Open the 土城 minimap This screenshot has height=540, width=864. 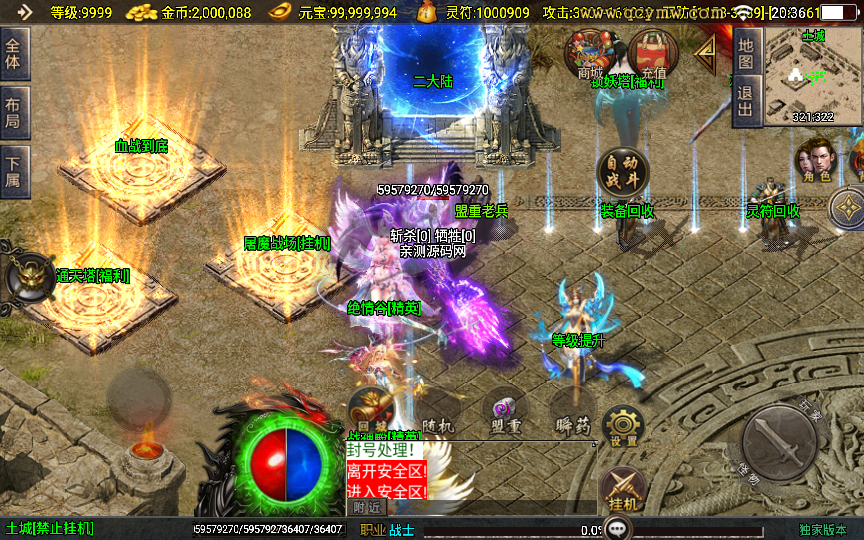[813, 76]
